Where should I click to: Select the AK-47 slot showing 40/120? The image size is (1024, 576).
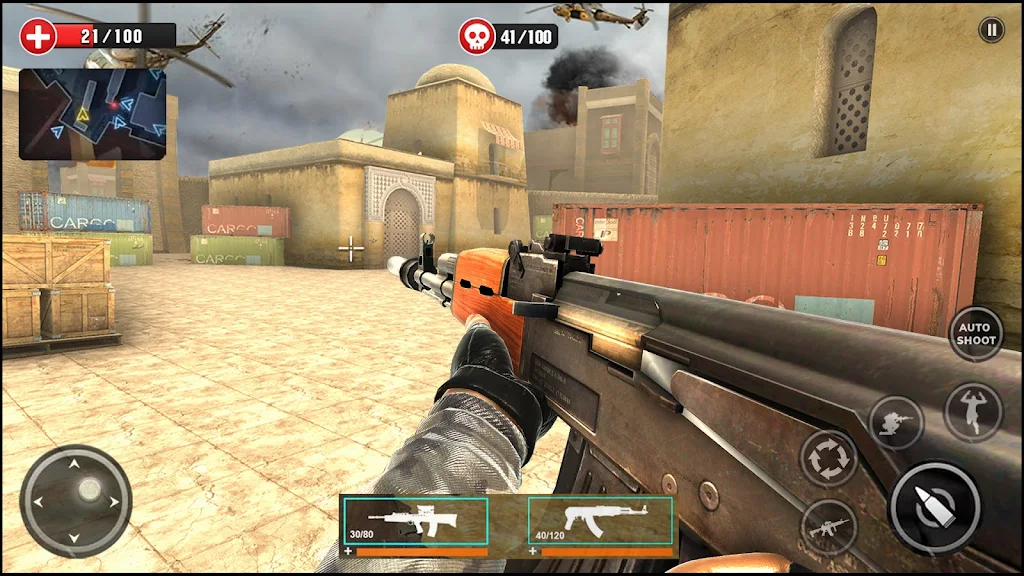tap(600, 522)
